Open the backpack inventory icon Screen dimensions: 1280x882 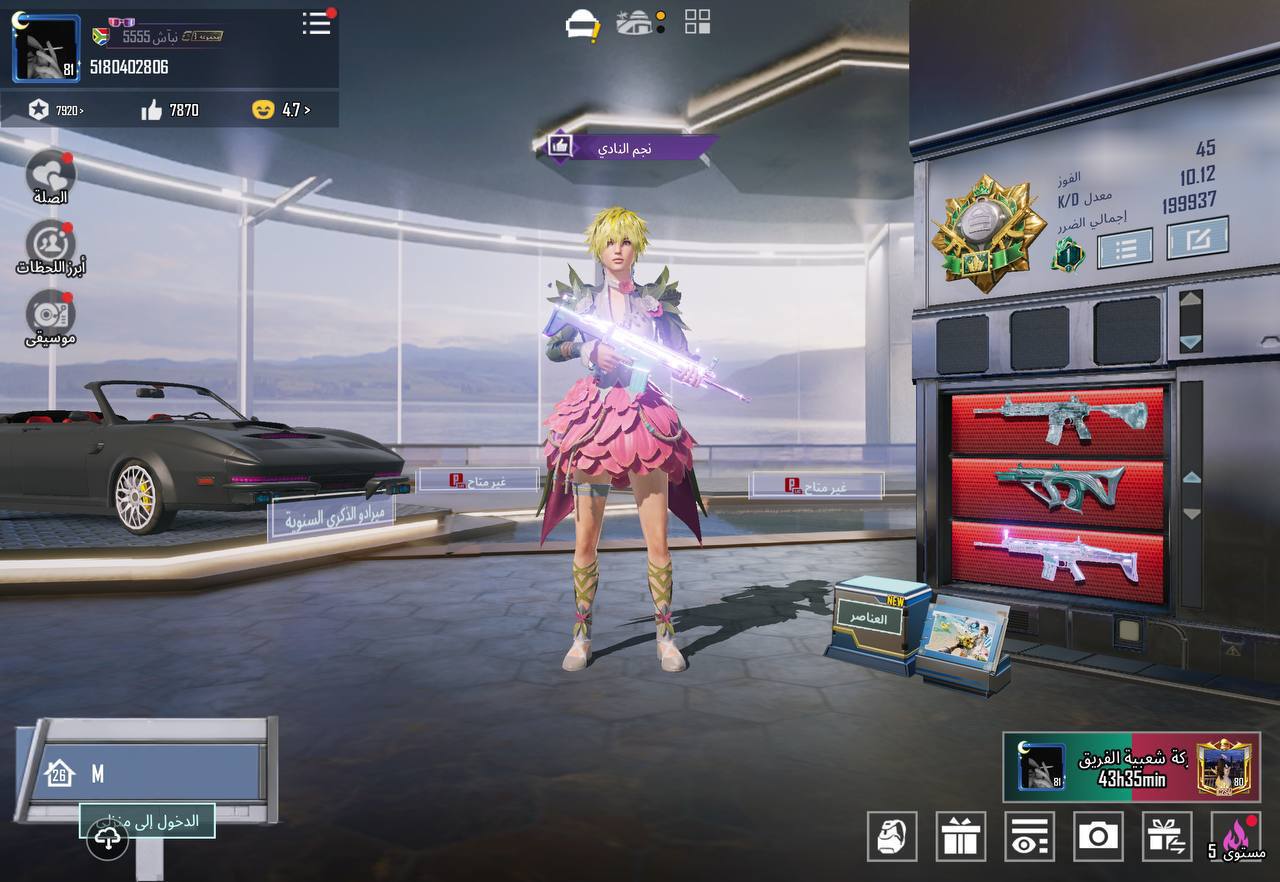pyautogui.click(x=891, y=836)
